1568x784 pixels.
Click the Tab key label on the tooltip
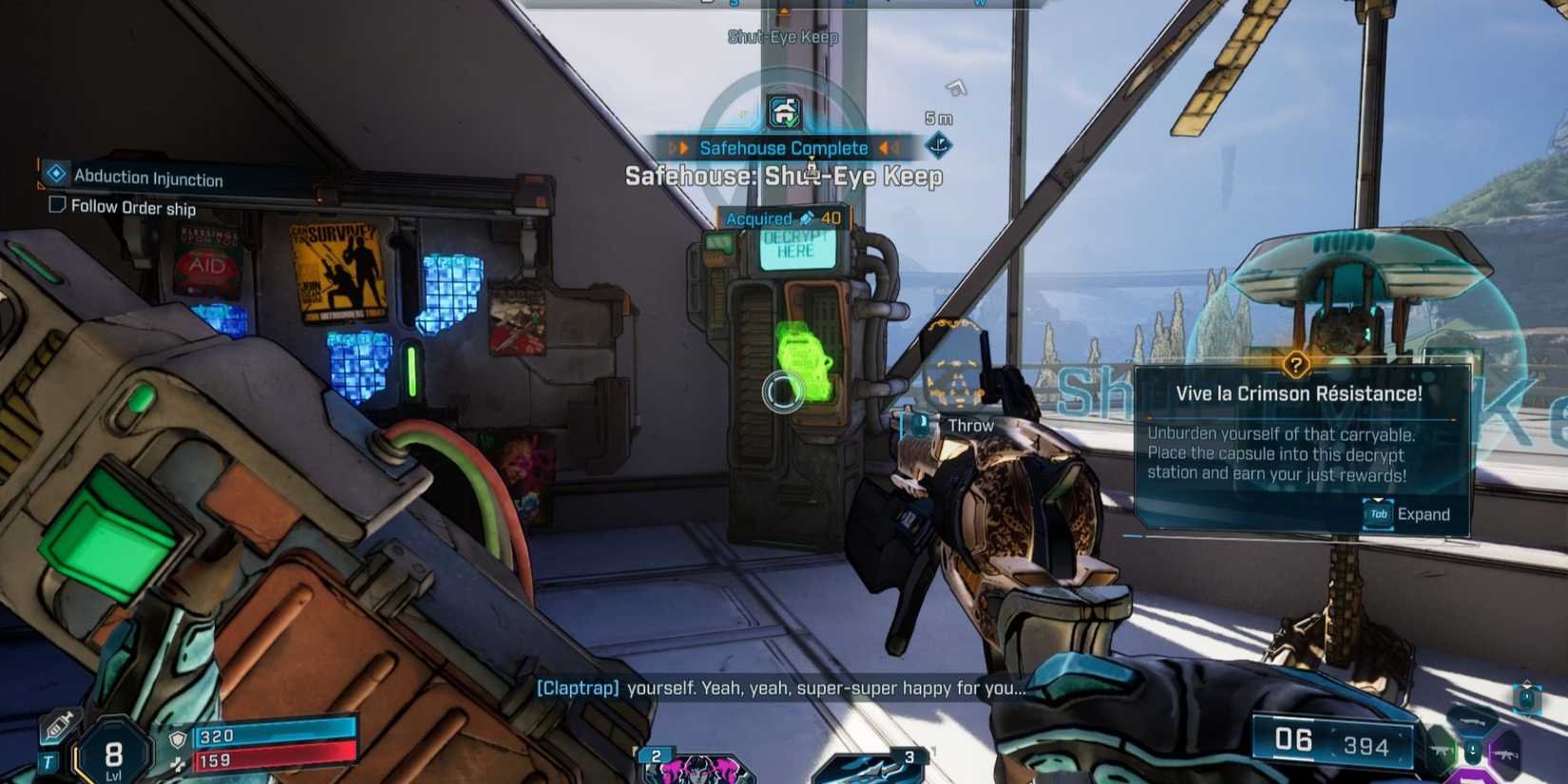pyautogui.click(x=1377, y=514)
